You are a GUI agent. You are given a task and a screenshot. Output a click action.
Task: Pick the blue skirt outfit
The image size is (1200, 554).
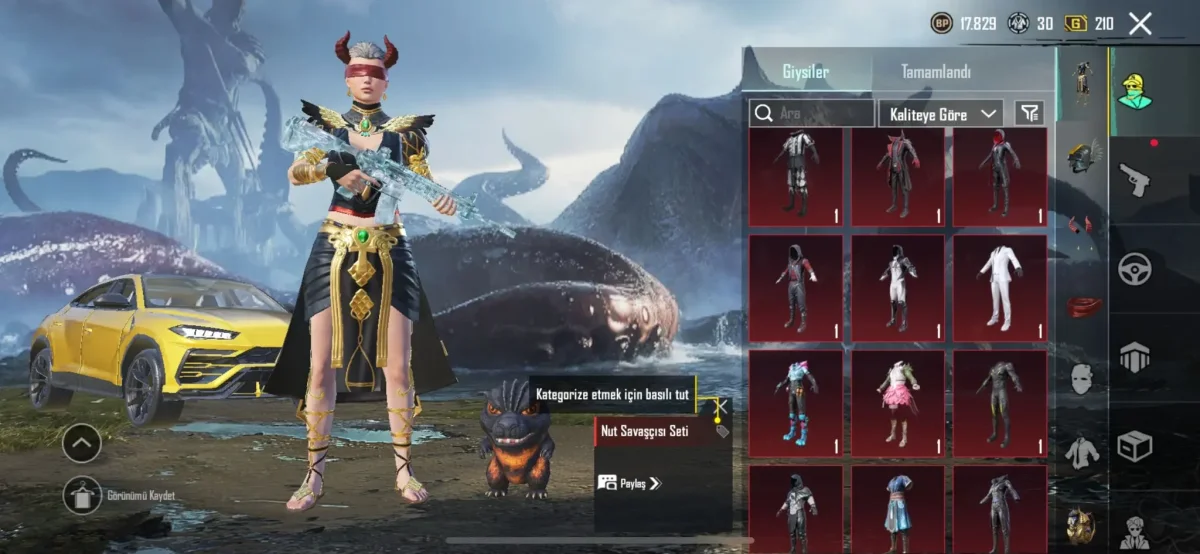897,505
